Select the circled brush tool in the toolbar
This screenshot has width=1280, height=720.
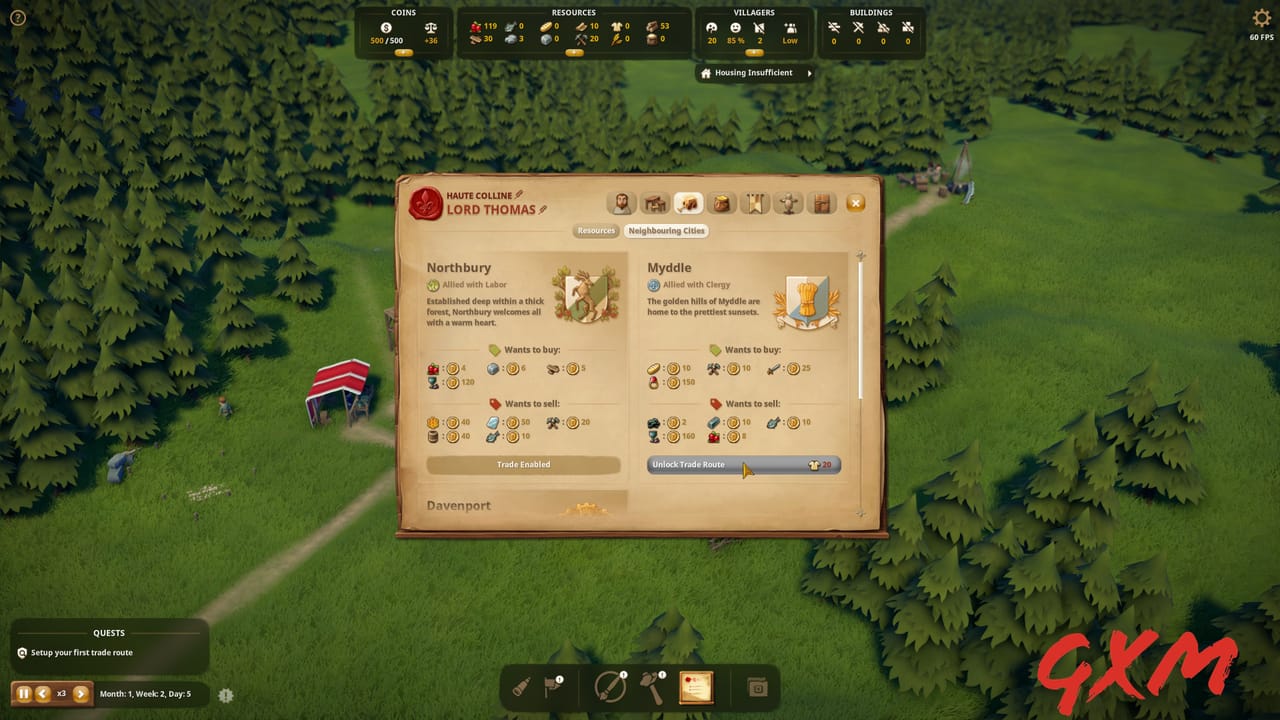coord(608,686)
